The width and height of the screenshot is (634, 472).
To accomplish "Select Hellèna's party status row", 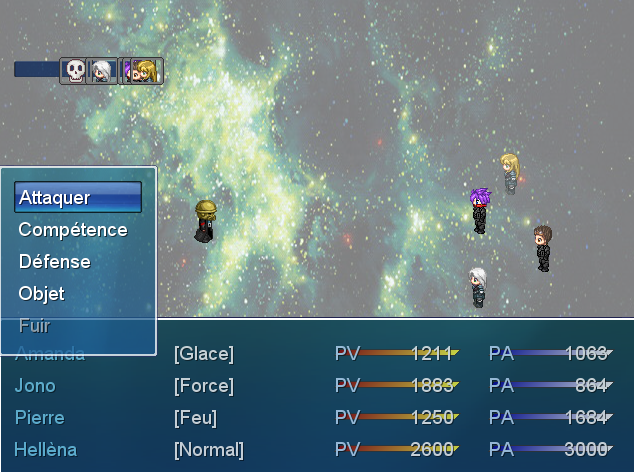I will tap(313, 450).
